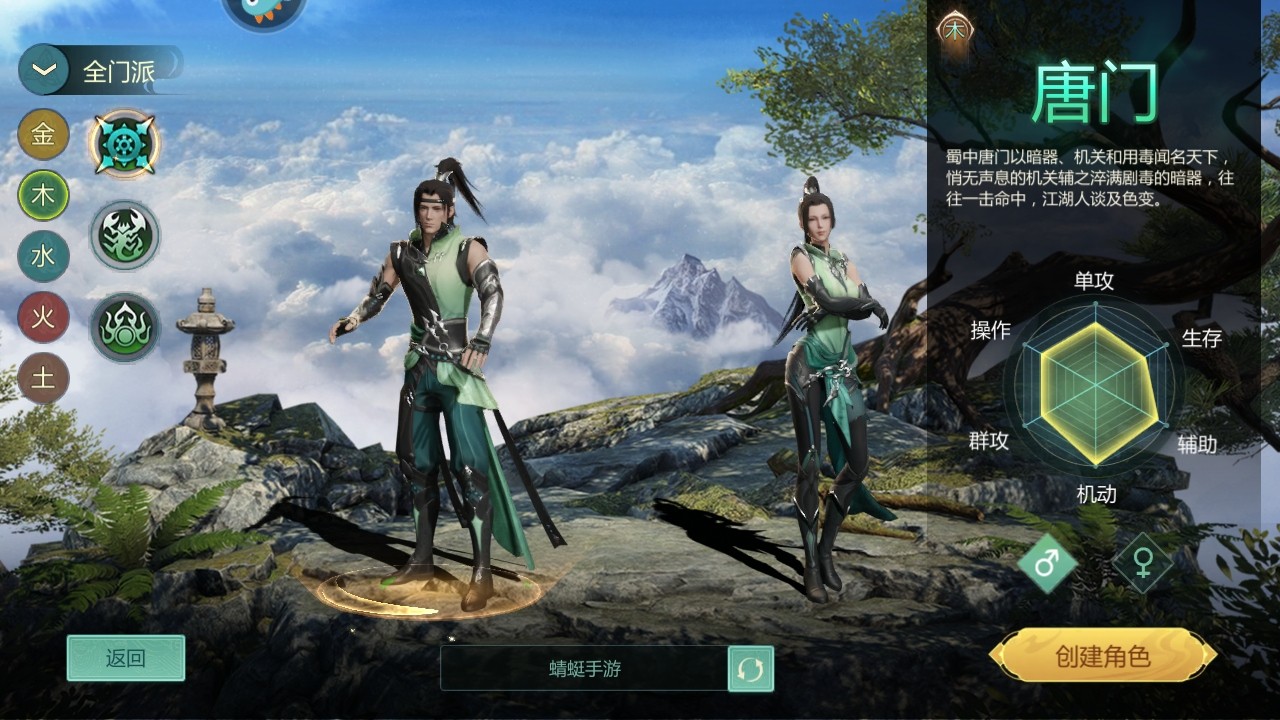Open the 水 element selector
Image resolution: width=1280 pixels, height=720 pixels.
pos(42,257)
